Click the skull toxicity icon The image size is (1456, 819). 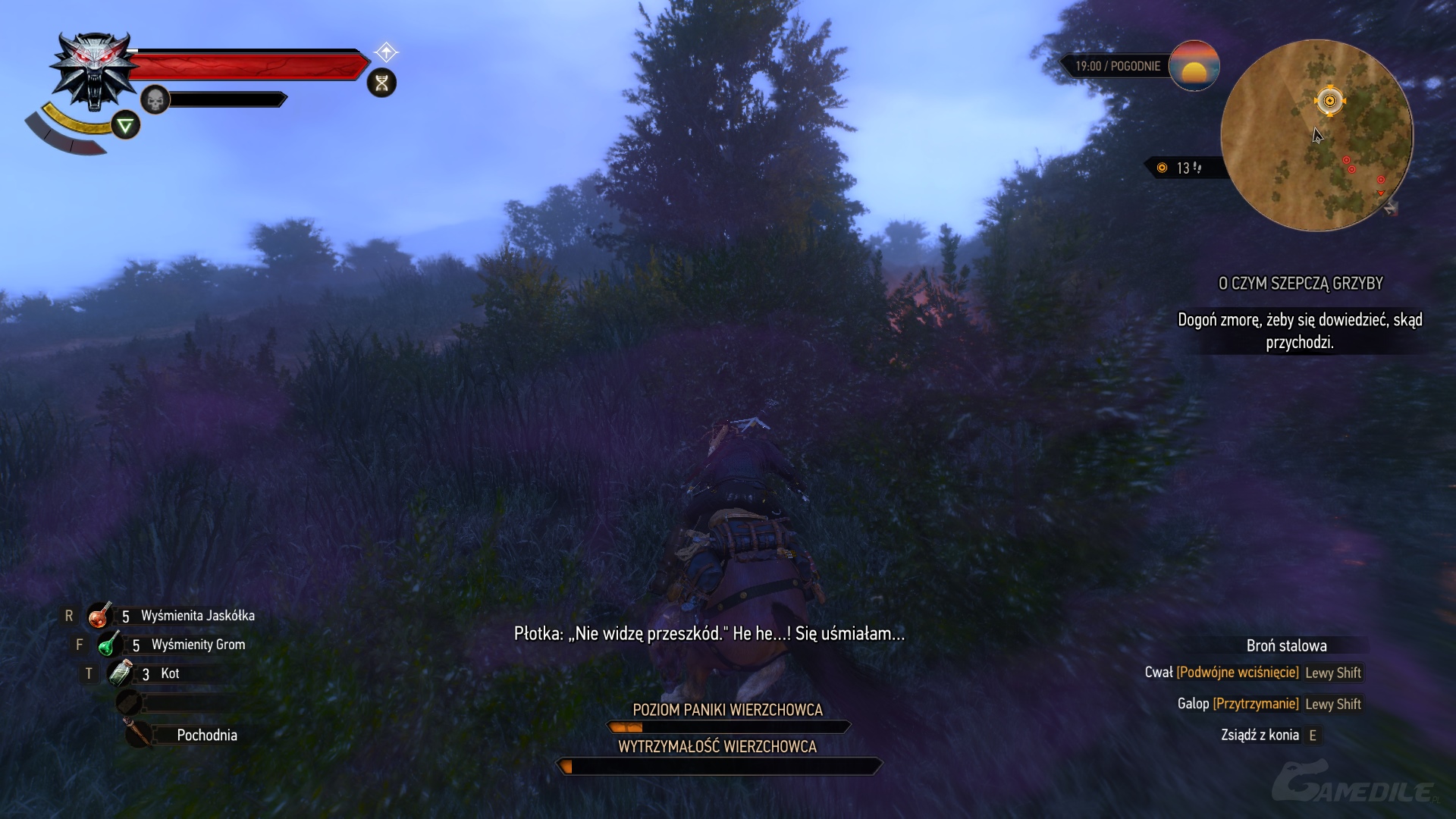[155, 99]
